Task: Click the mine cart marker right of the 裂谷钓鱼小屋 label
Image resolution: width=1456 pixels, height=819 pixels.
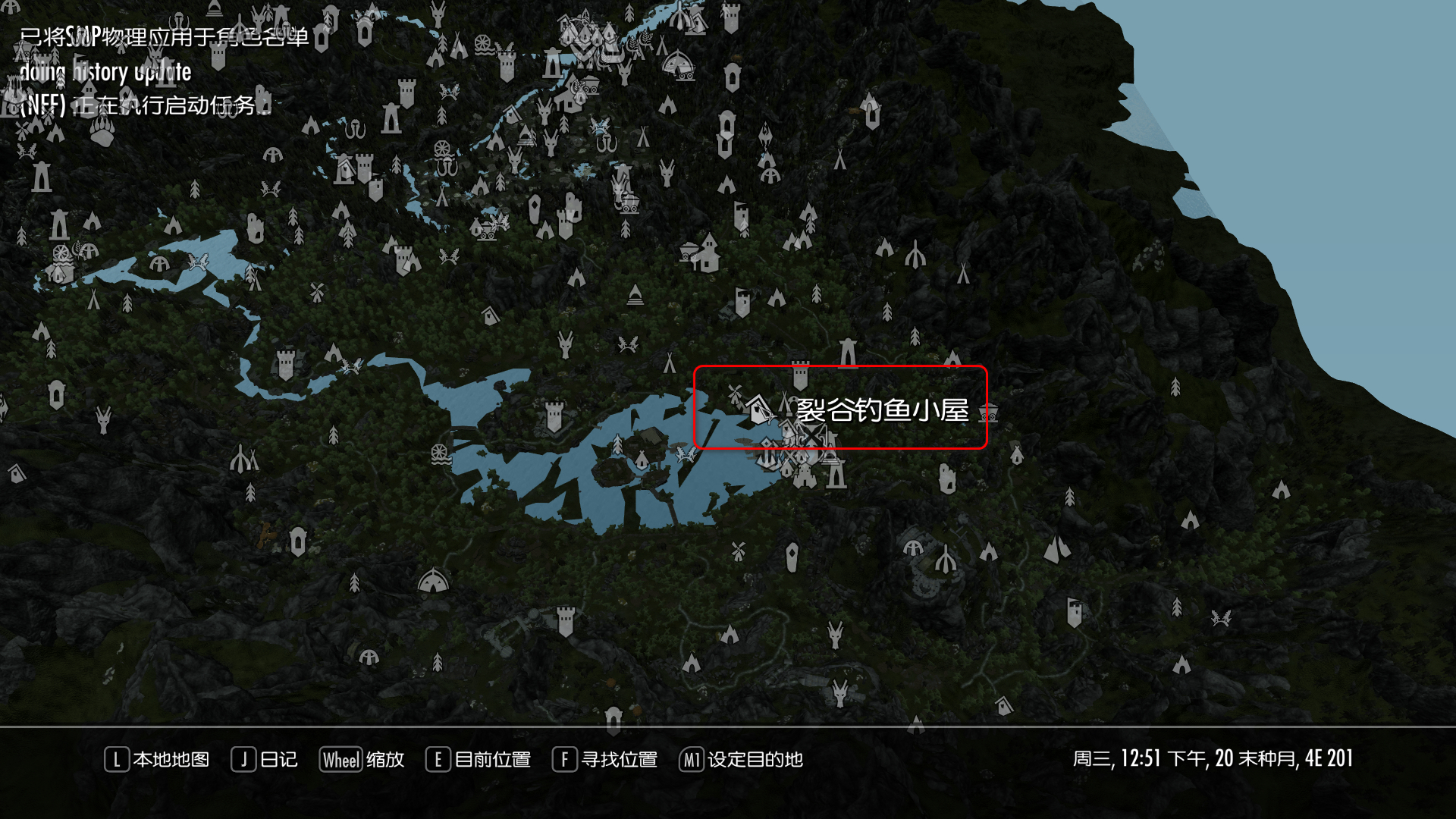Action: (988, 413)
